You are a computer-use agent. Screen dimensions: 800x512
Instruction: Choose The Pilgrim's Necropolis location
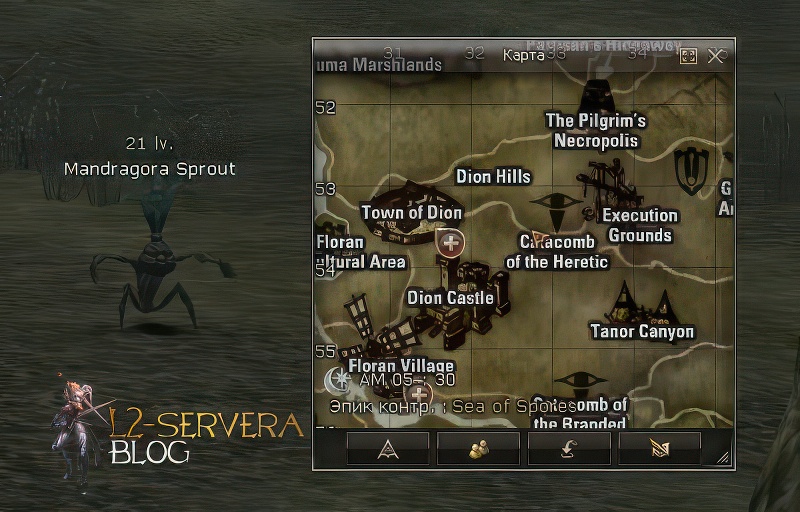point(596,130)
